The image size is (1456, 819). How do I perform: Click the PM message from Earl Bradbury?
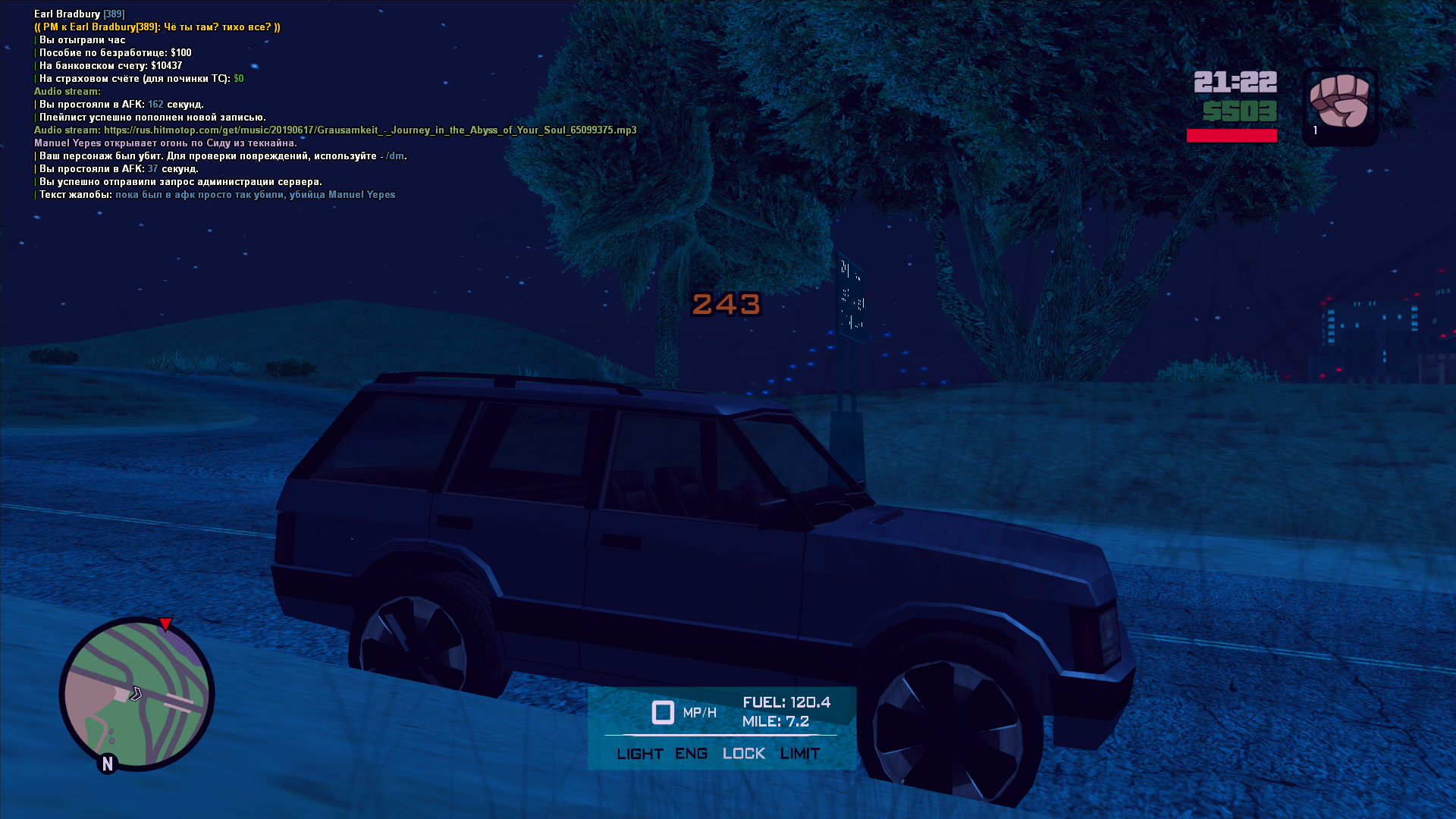point(157,27)
